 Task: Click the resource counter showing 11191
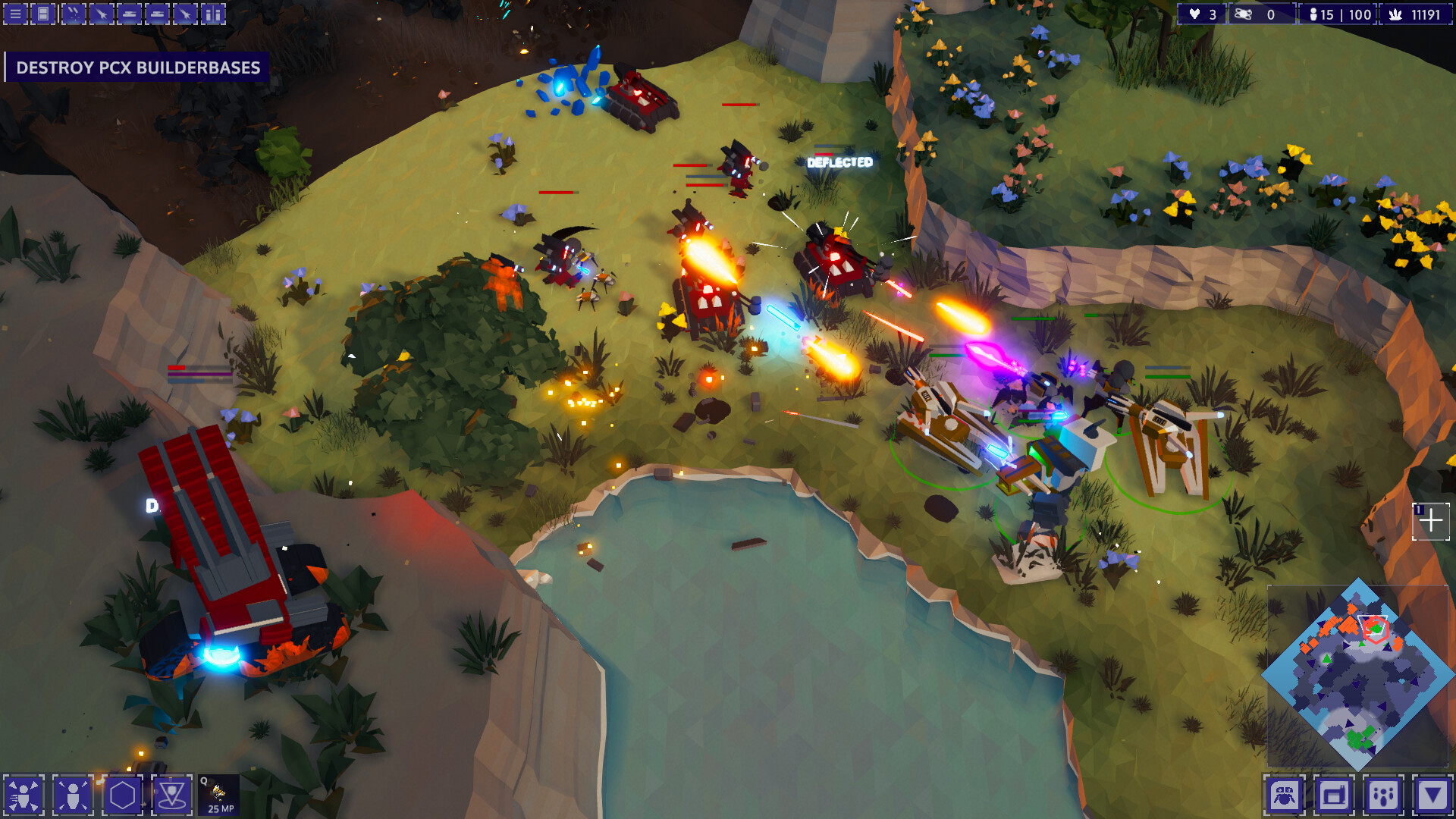[x=1417, y=14]
